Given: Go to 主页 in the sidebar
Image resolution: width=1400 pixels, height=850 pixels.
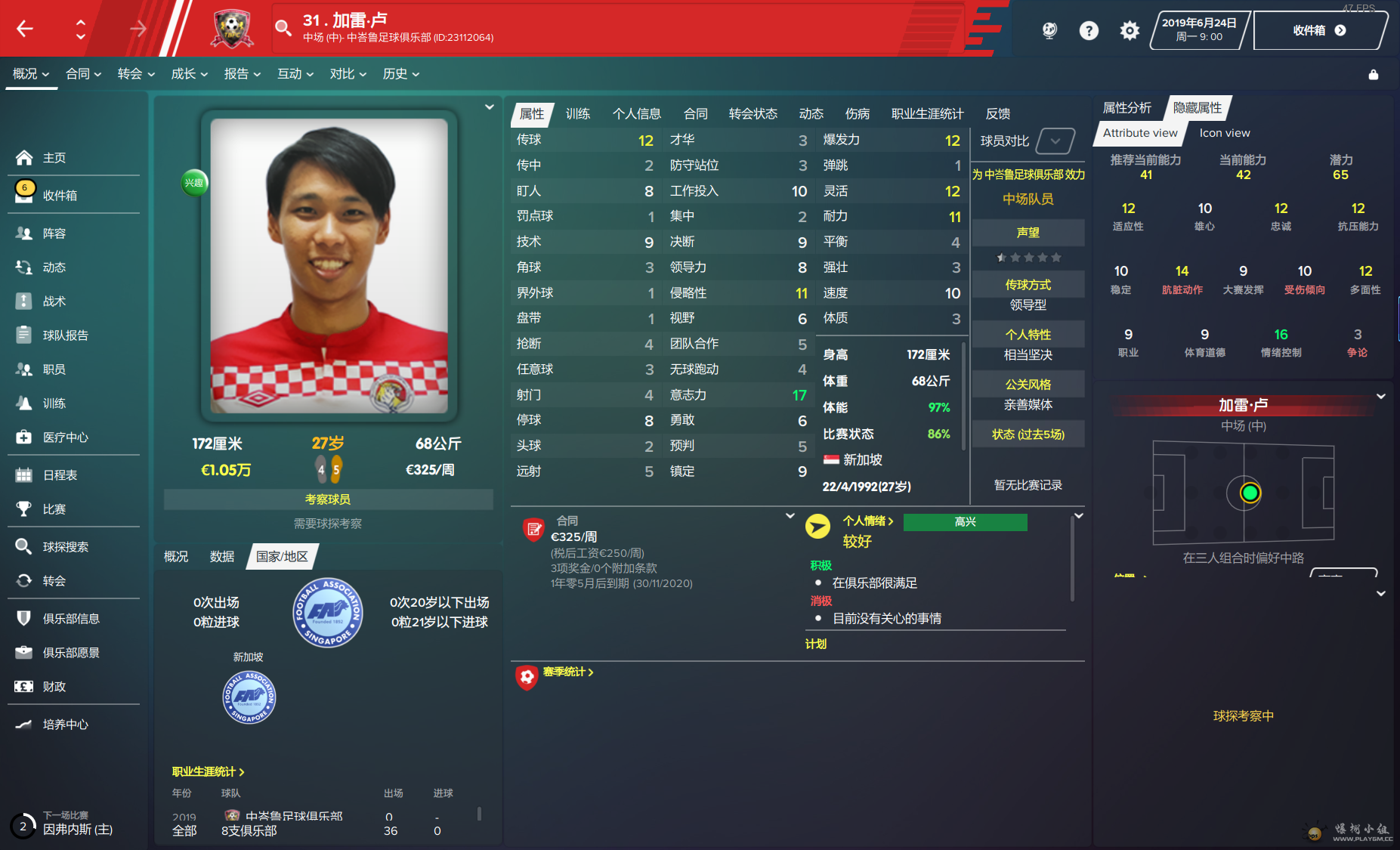Looking at the screenshot, I should pyautogui.click(x=54, y=158).
